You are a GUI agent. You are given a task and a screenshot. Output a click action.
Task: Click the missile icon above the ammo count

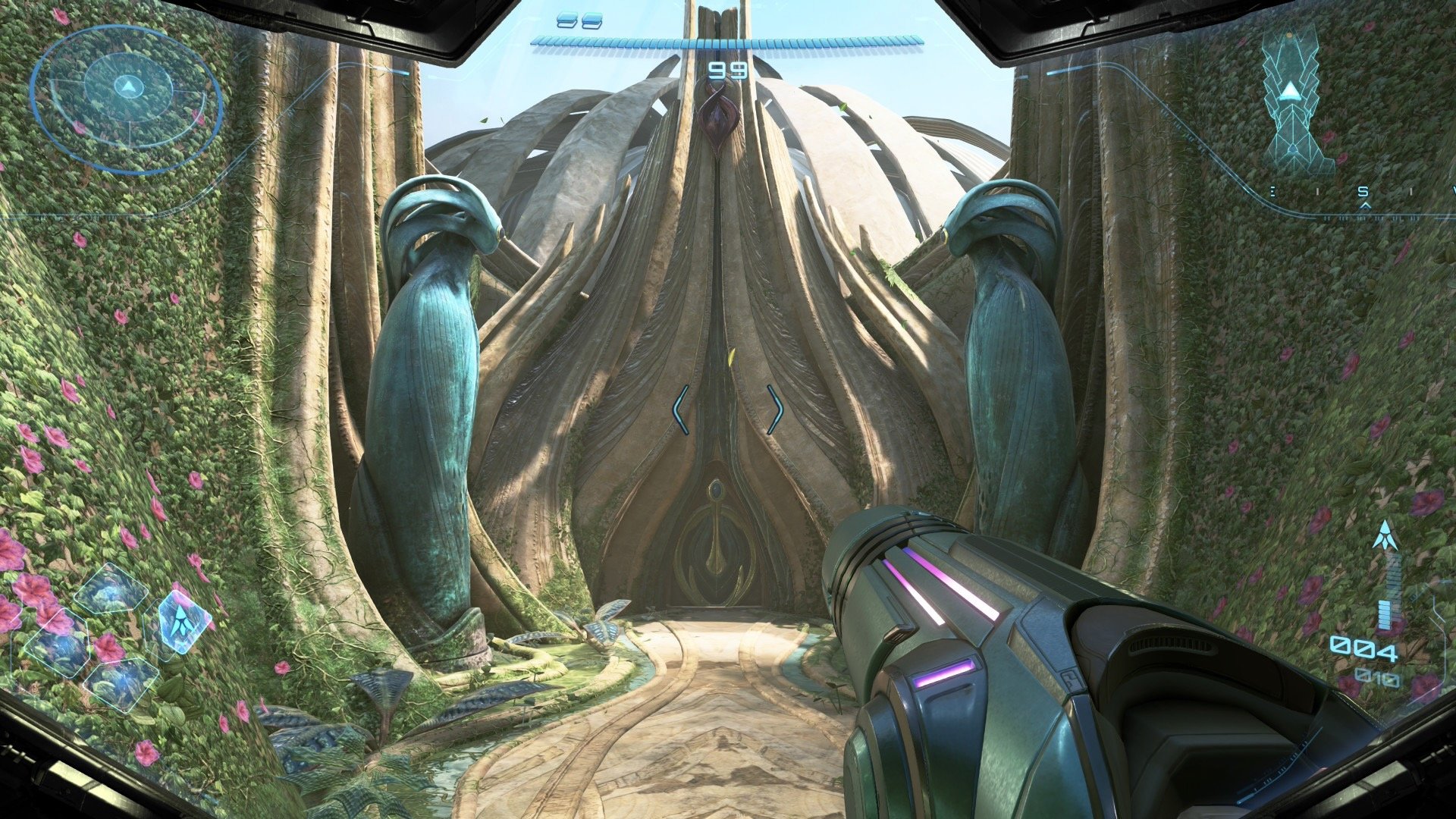pos(1385,536)
